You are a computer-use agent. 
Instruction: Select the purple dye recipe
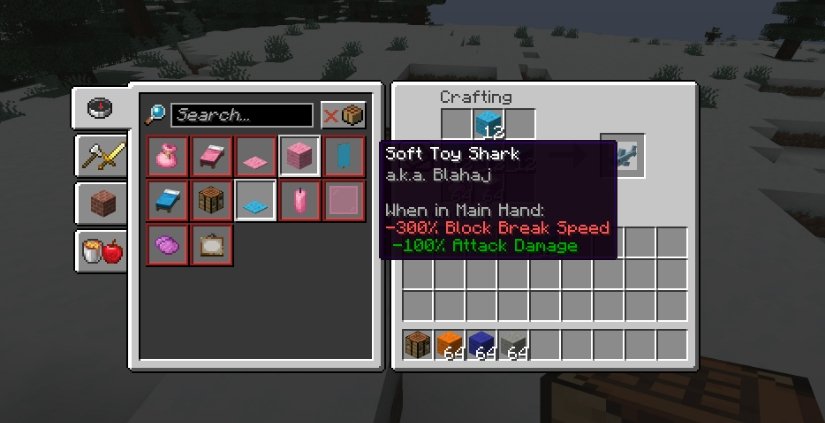click(166, 244)
